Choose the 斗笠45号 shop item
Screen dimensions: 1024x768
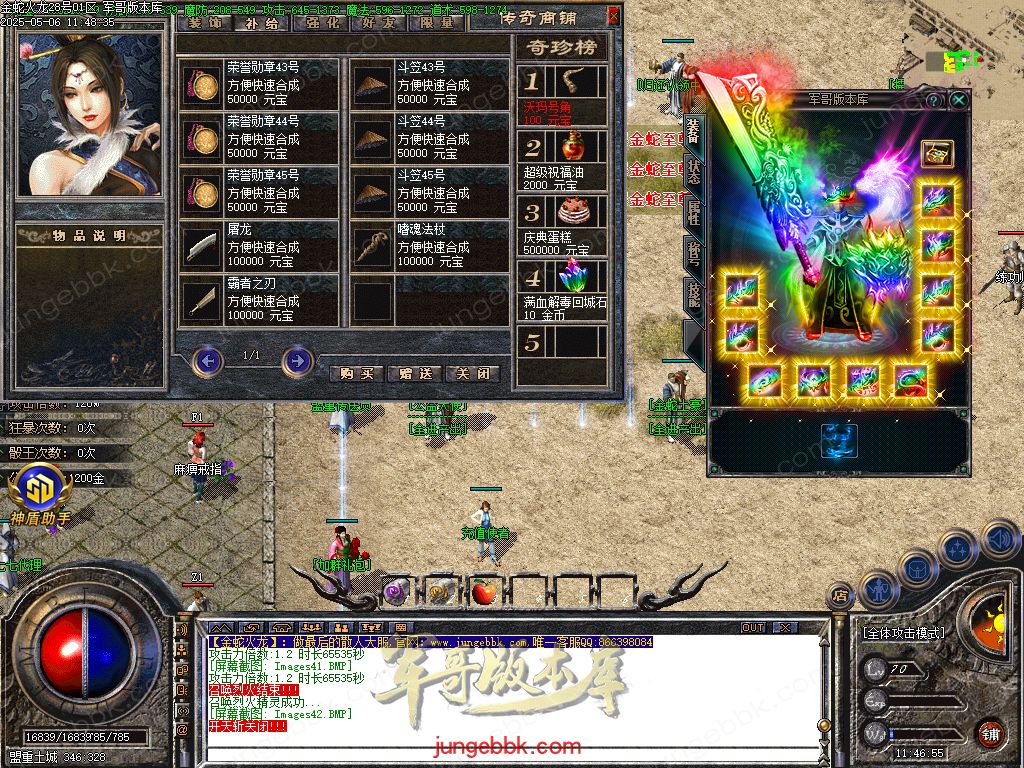tap(430, 191)
